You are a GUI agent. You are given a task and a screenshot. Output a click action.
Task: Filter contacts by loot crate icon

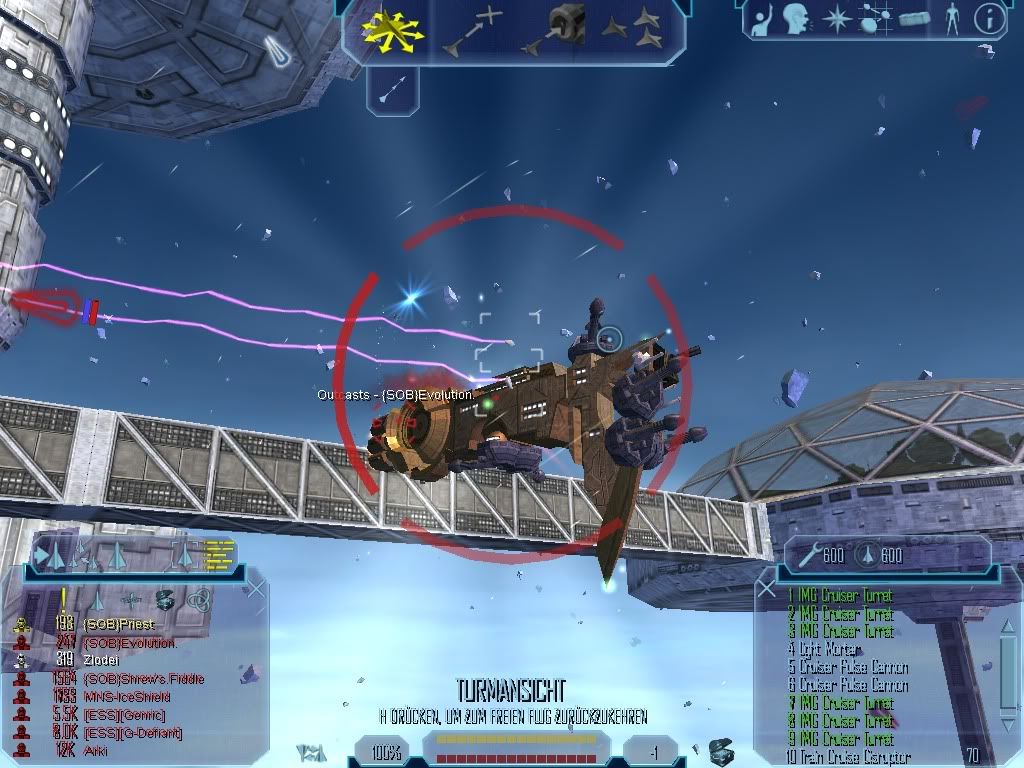pyautogui.click(x=164, y=600)
